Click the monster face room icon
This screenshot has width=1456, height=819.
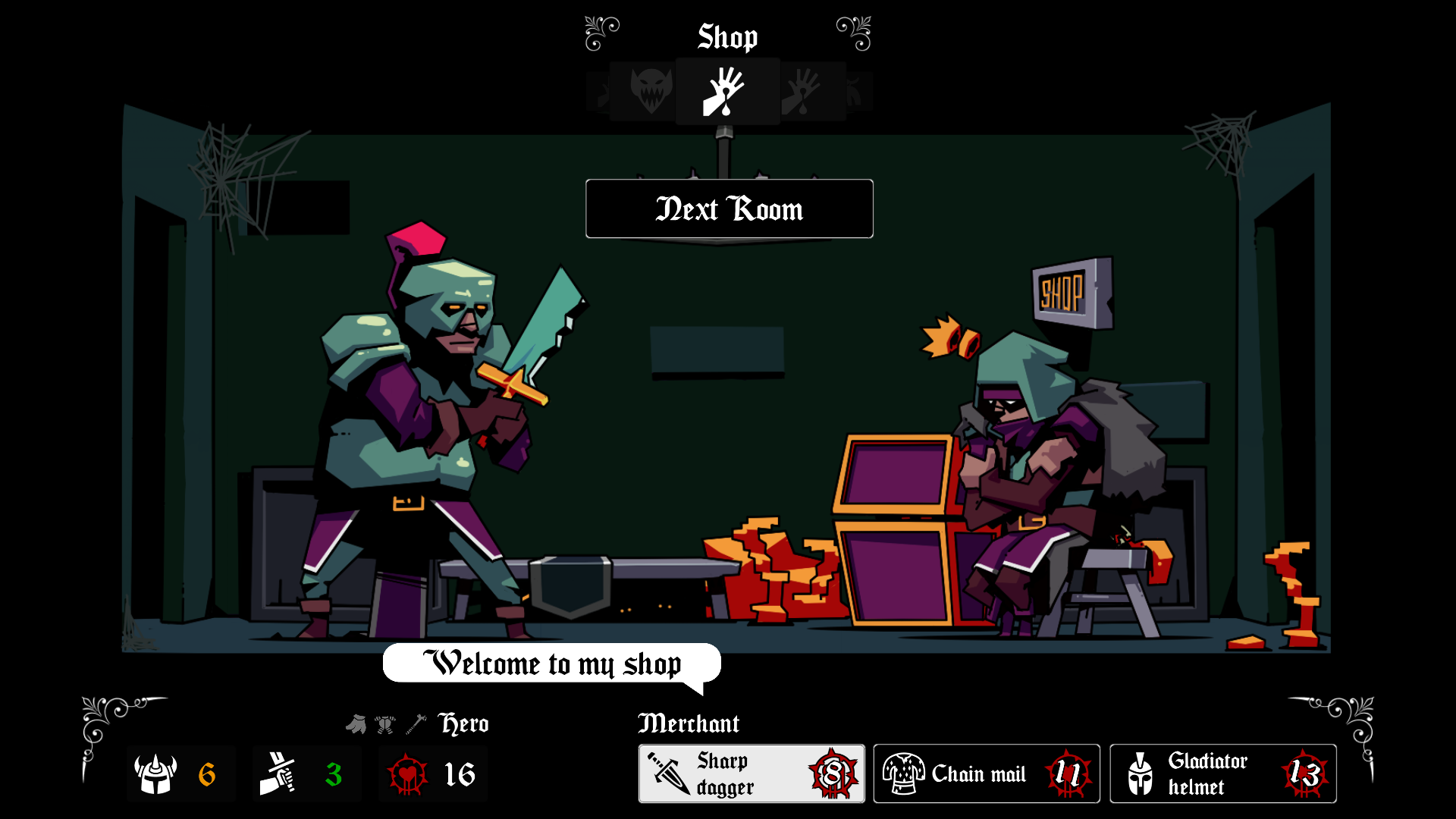tap(651, 91)
